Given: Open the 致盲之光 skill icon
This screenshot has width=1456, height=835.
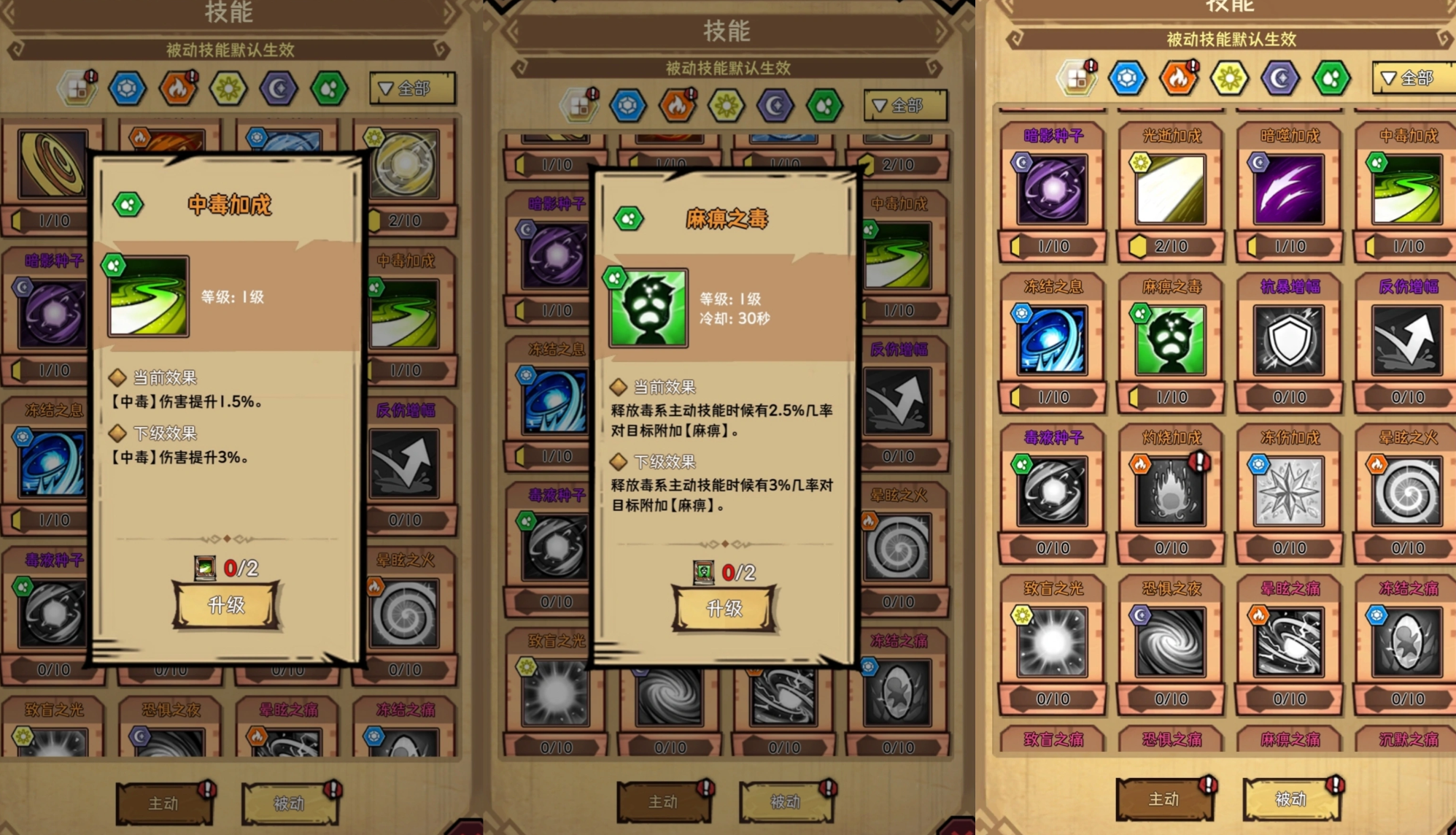Looking at the screenshot, I should 1052,641.
